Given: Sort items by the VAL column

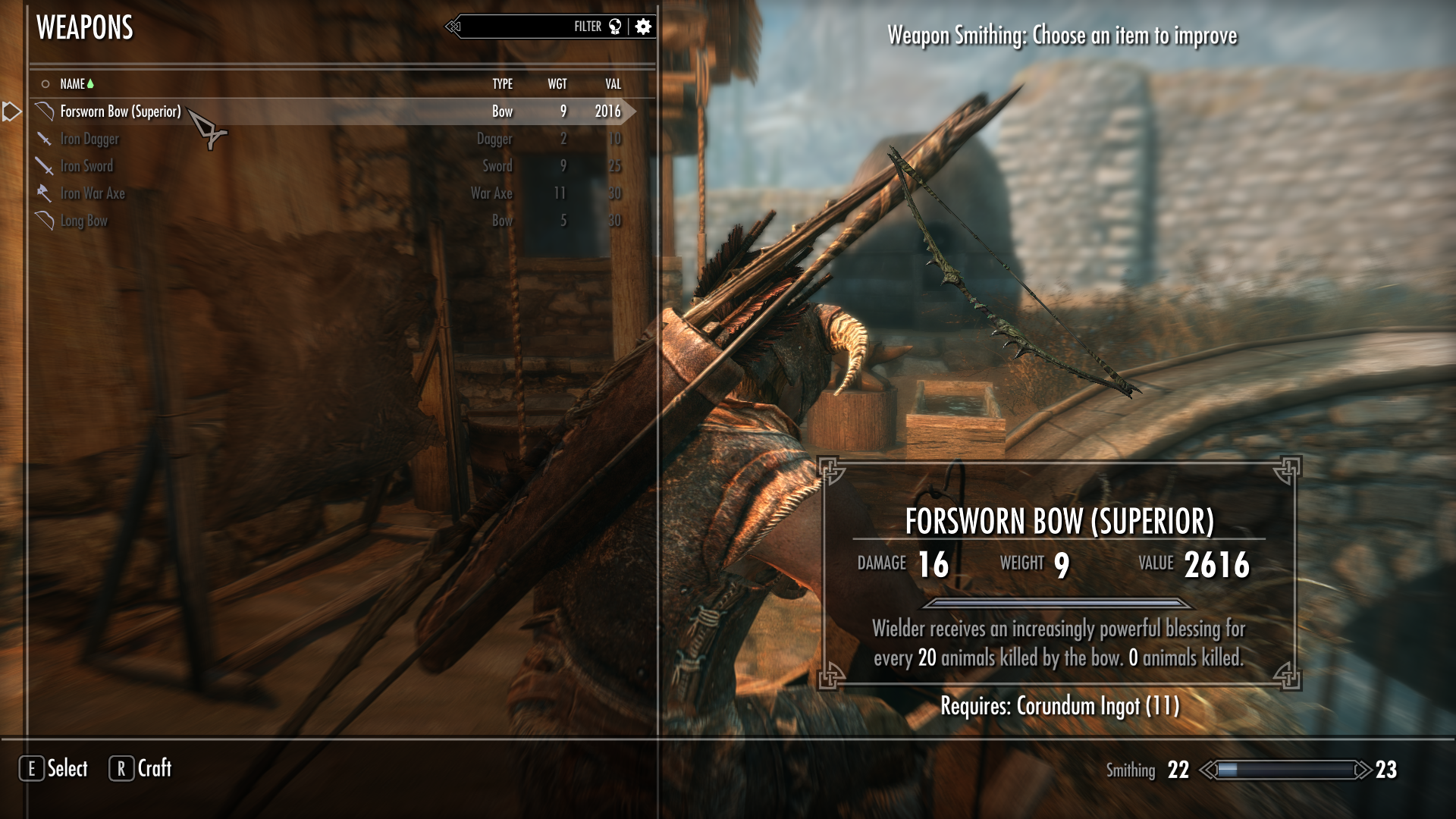Looking at the screenshot, I should [611, 85].
